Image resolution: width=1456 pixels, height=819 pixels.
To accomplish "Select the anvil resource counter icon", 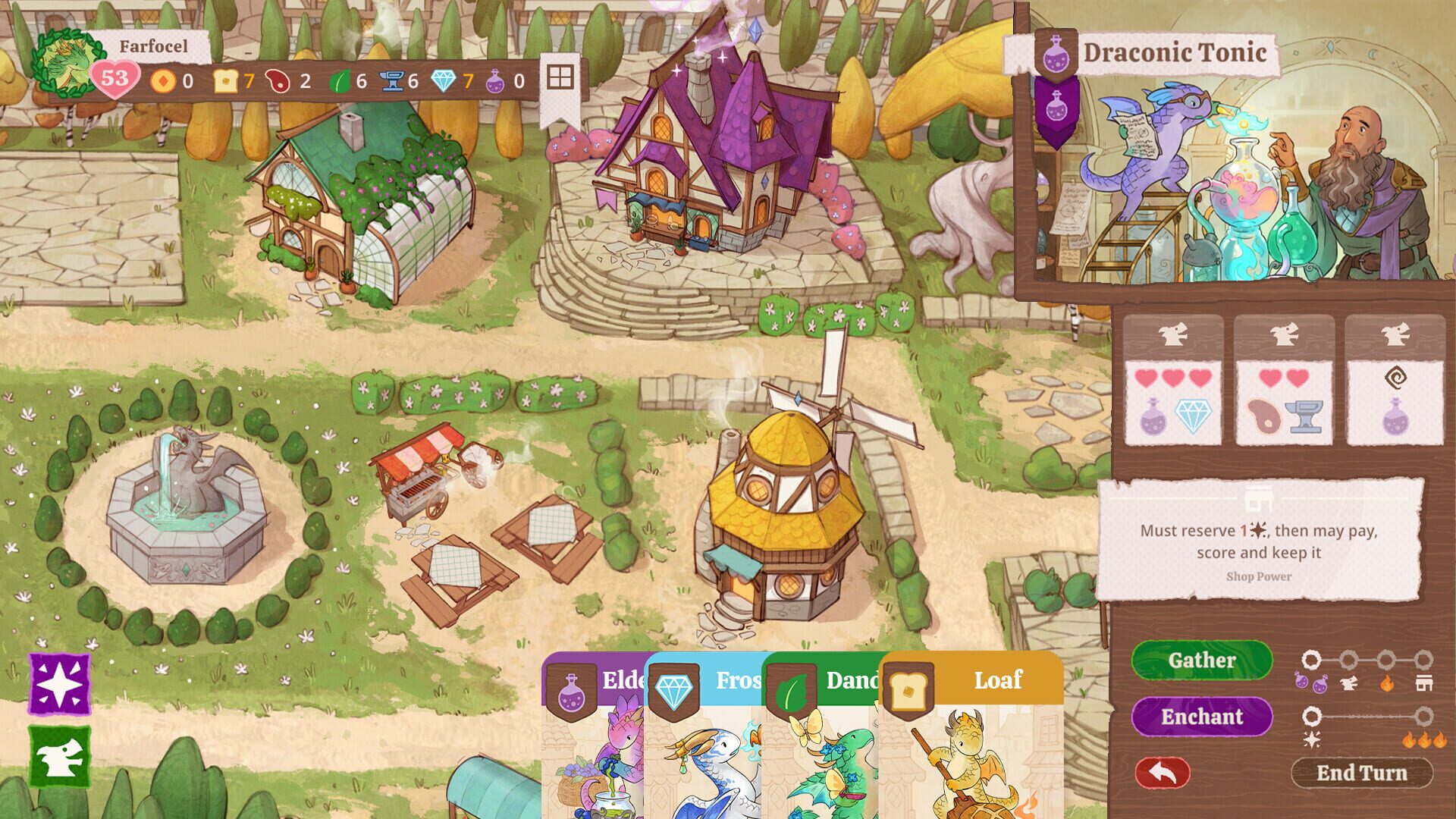I will (392, 81).
